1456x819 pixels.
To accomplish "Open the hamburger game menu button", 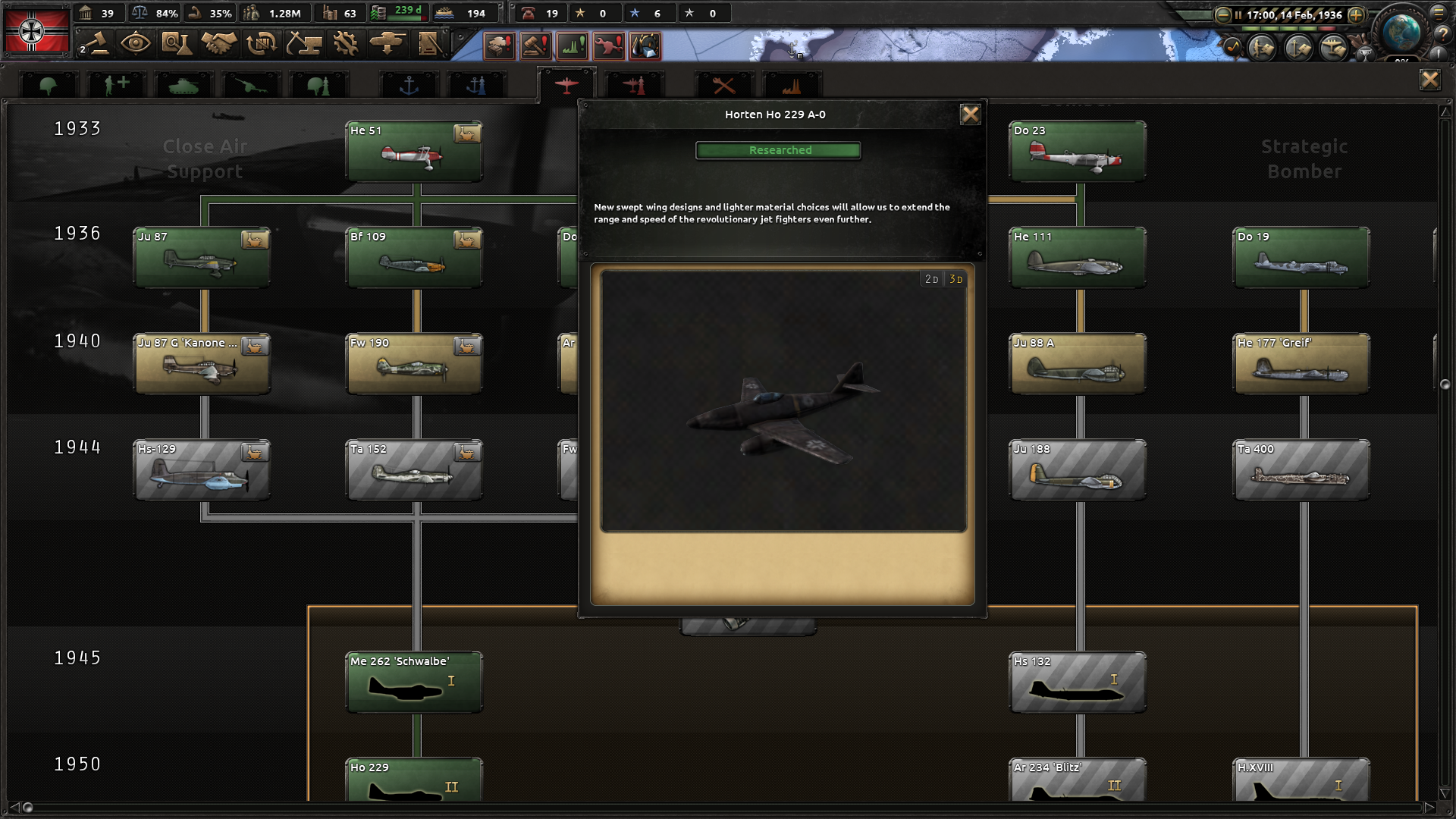I will pyautogui.click(x=1439, y=14).
